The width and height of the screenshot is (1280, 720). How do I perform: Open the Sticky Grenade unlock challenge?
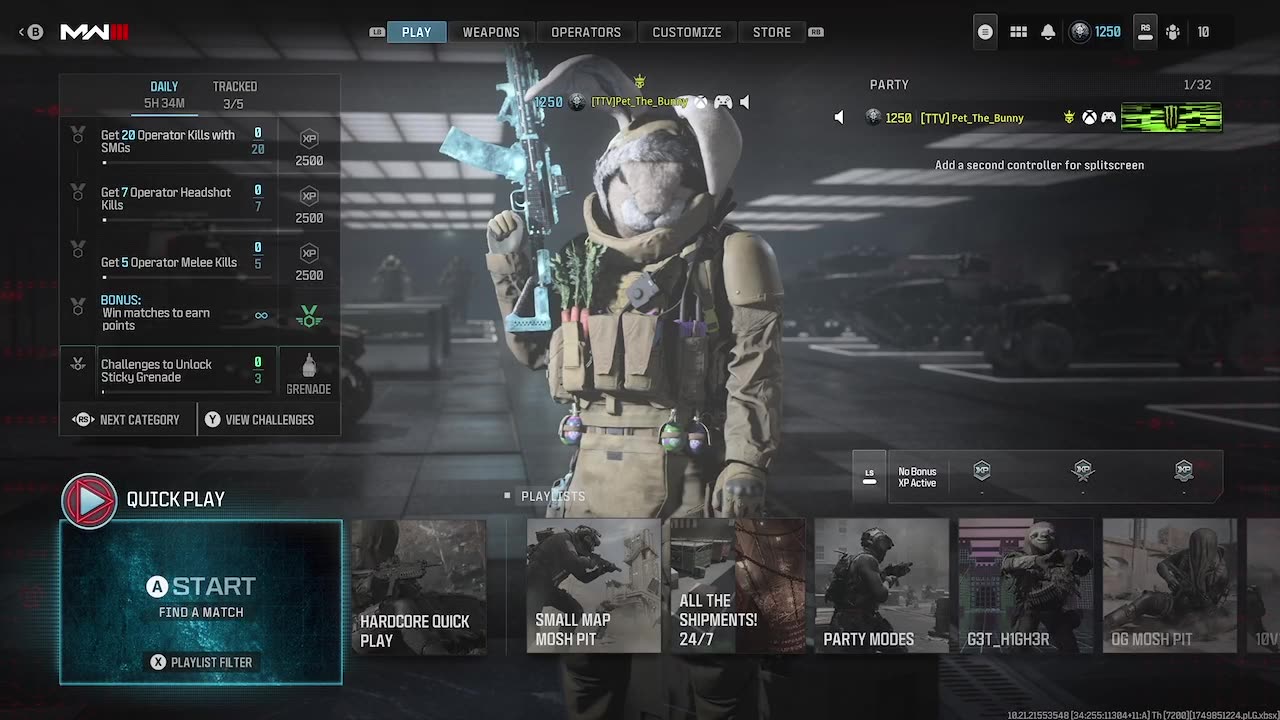pos(170,371)
